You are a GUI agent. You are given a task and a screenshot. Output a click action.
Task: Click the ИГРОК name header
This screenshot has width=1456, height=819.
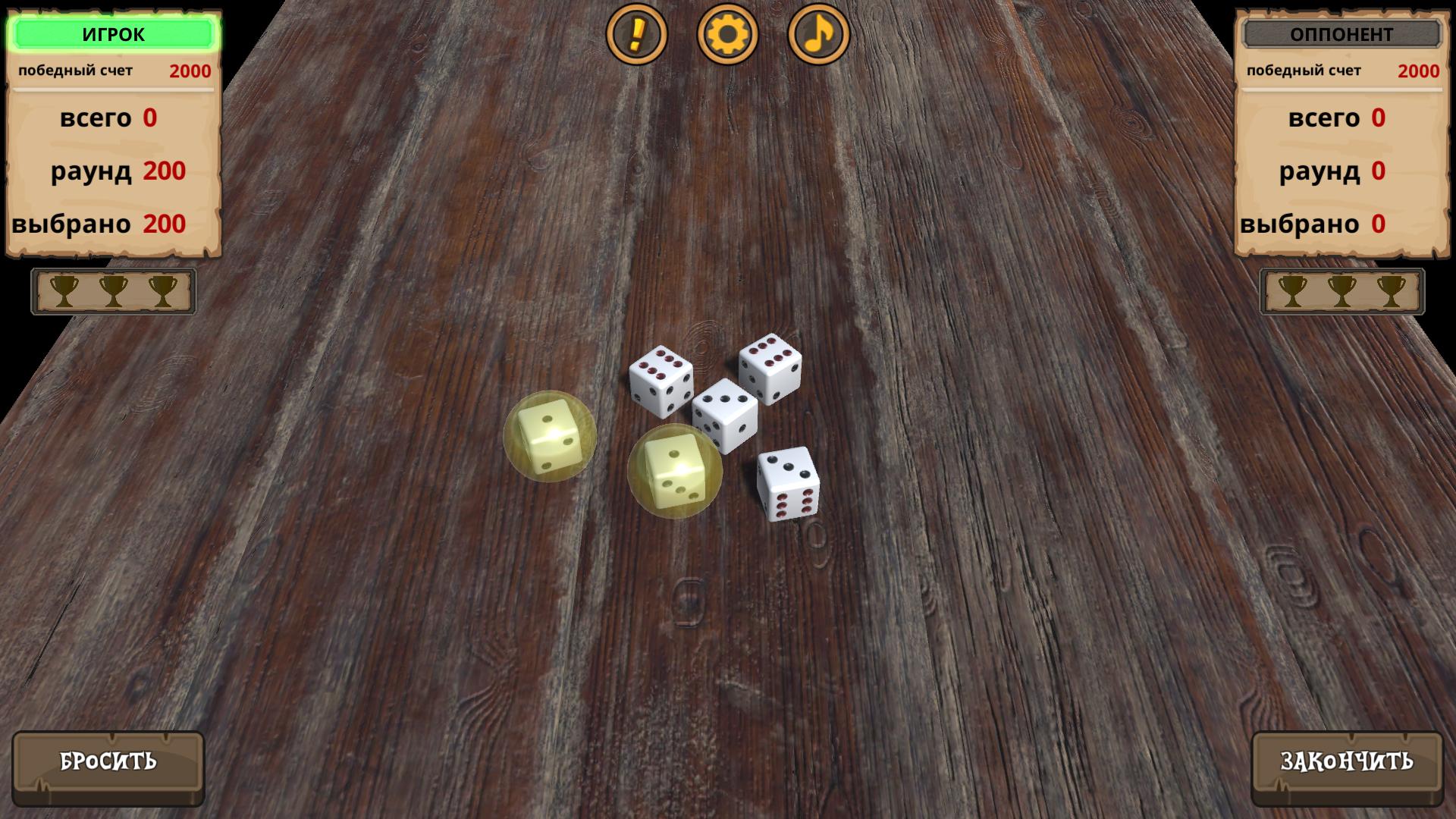(114, 33)
